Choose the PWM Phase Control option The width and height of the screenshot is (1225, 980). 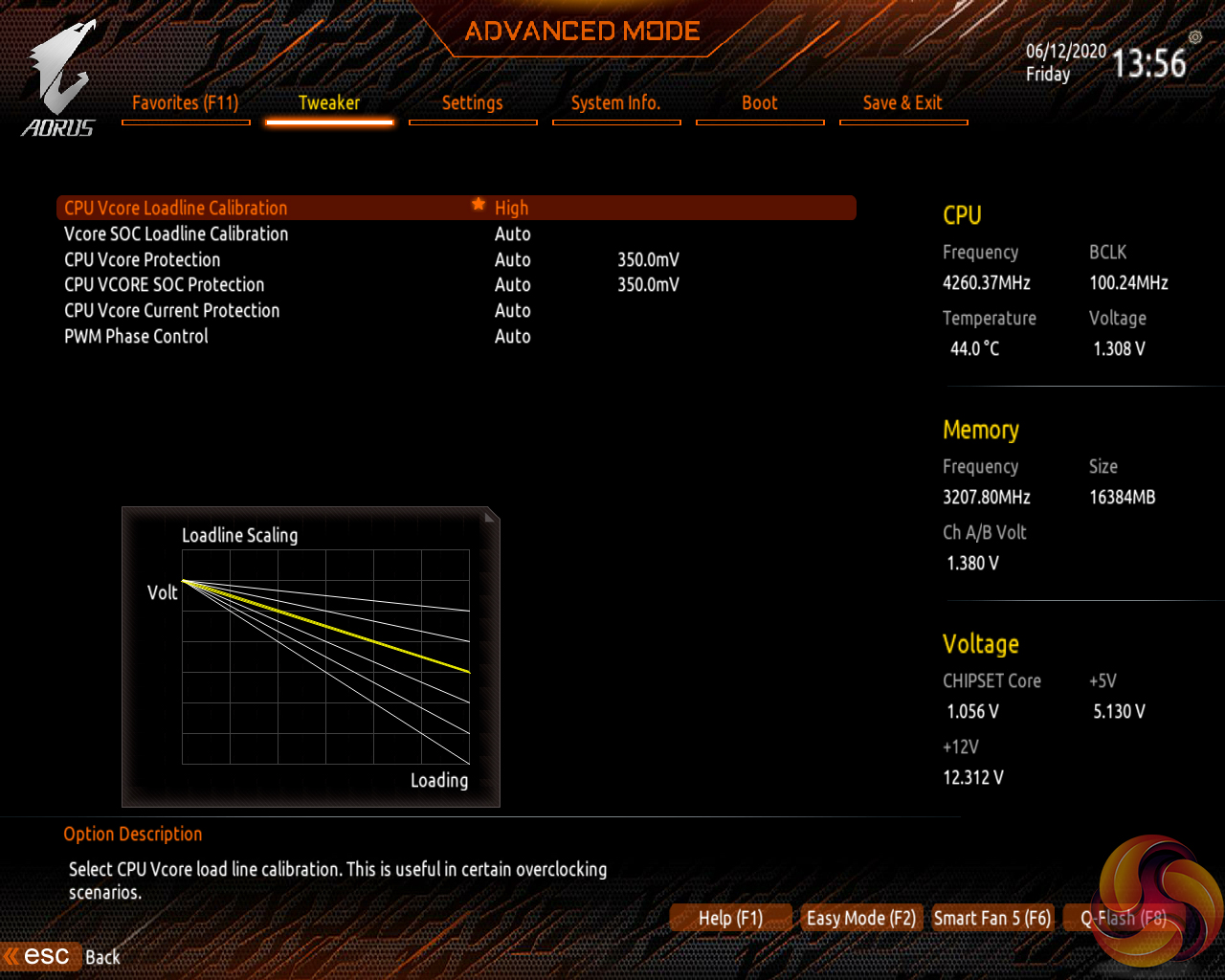point(136,336)
